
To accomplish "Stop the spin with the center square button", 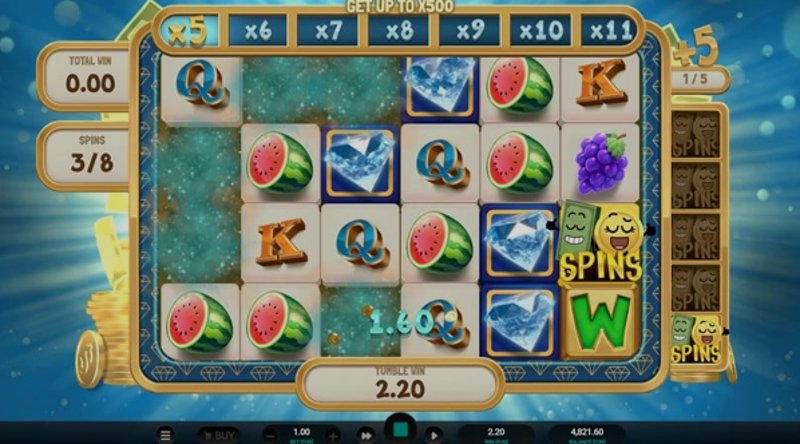I will (x=400, y=431).
